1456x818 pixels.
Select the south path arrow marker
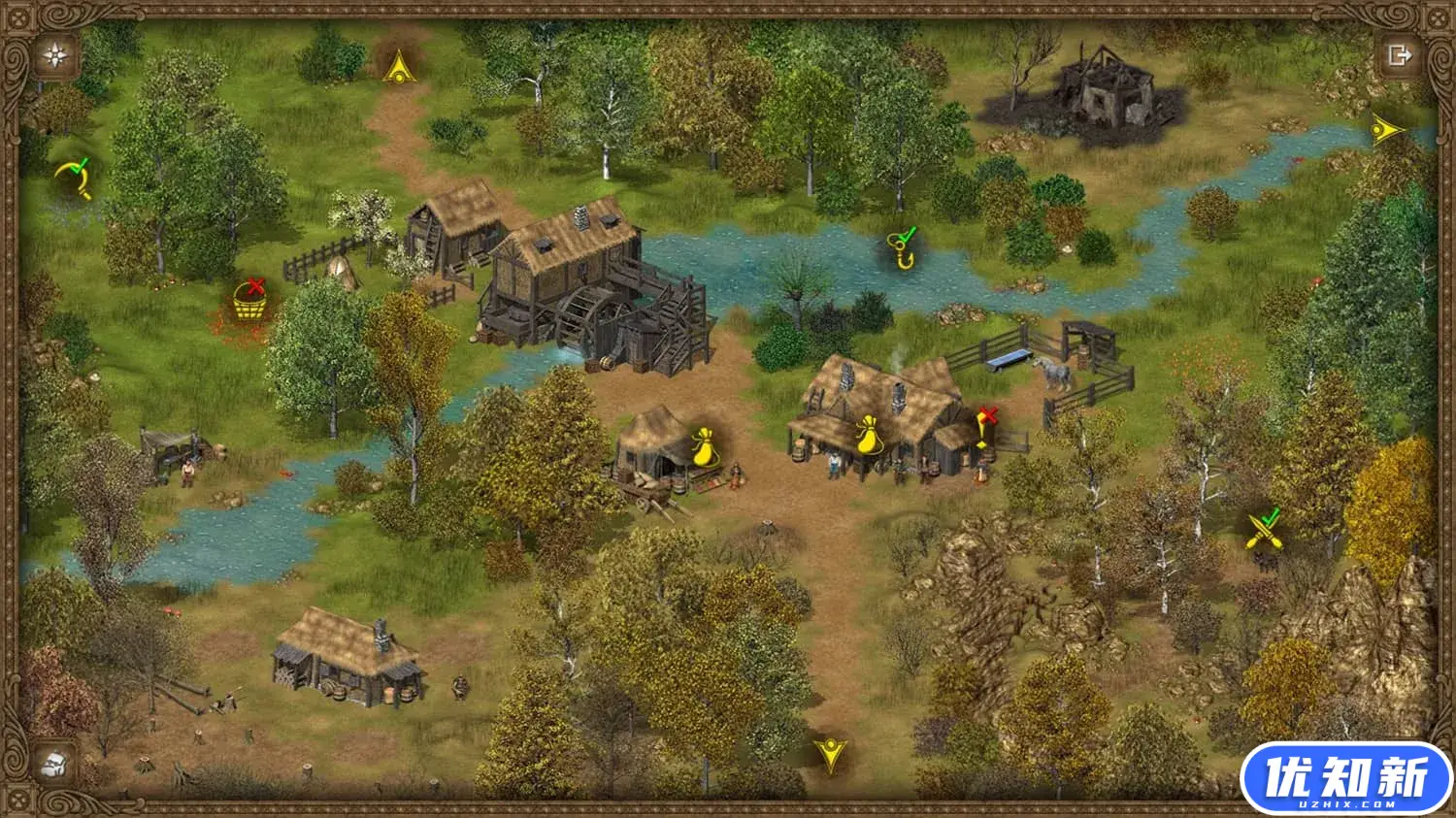pyautogui.click(x=830, y=754)
